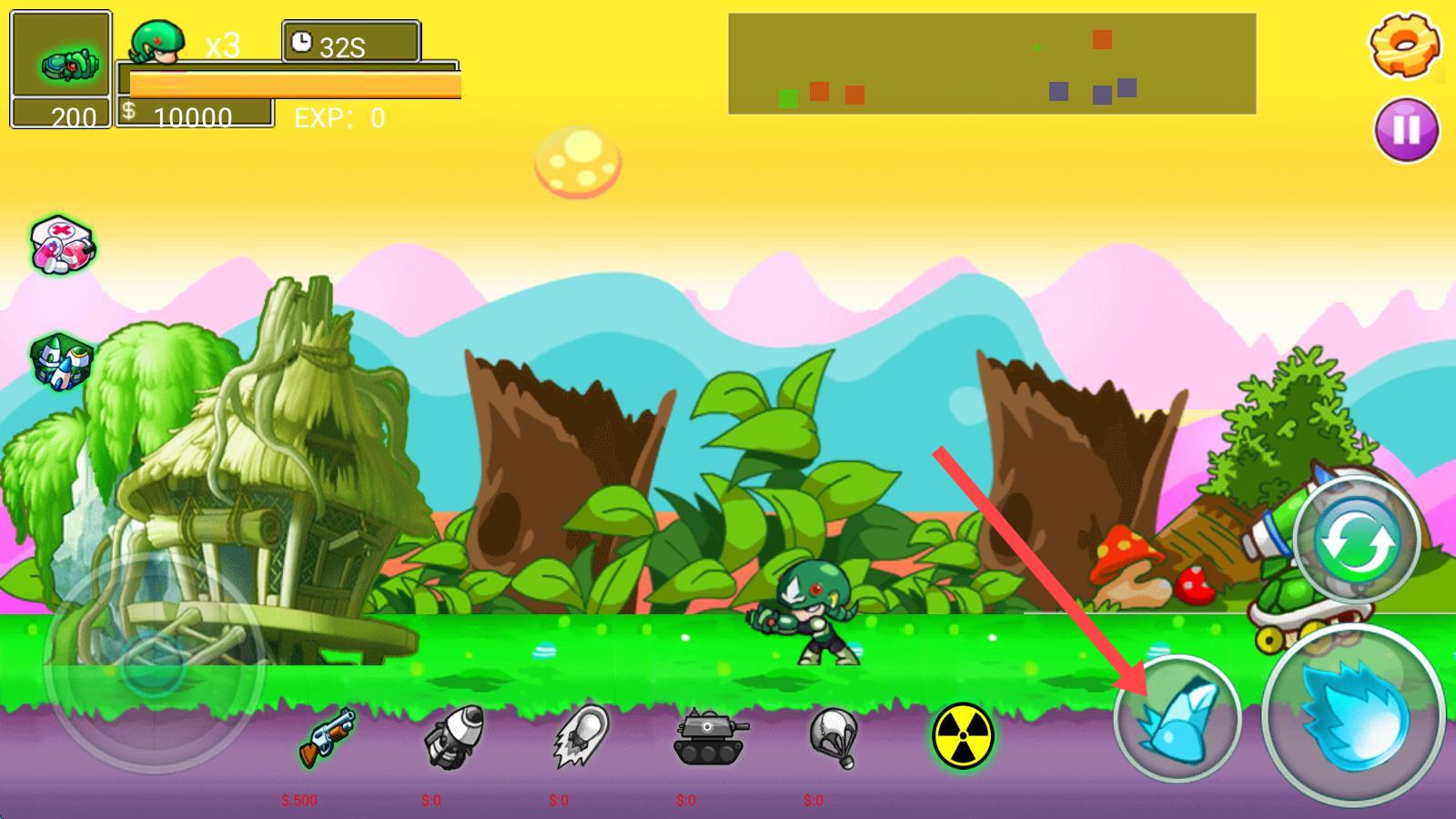Activate the green rocket pack icon

61,360
